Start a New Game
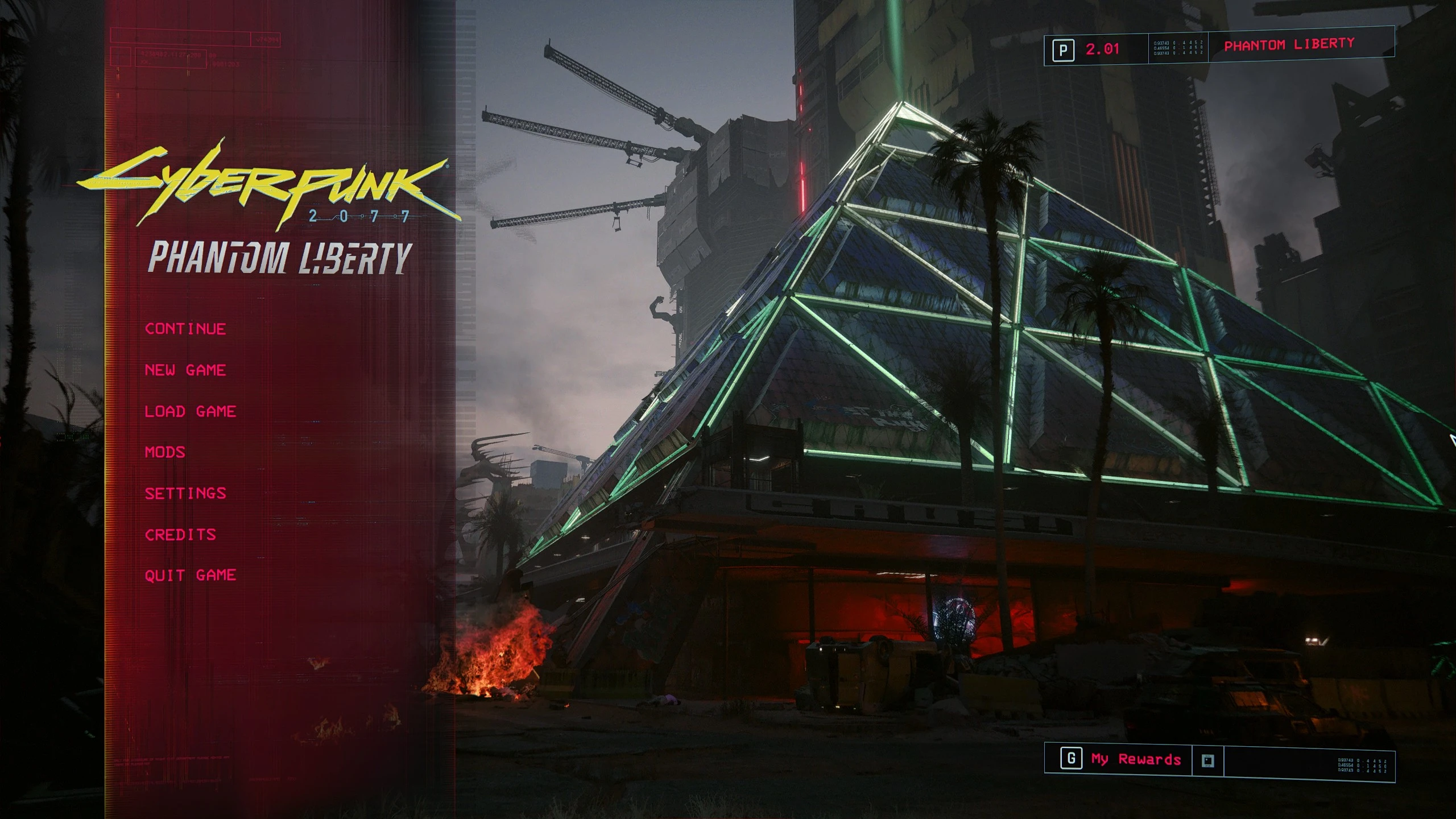Image resolution: width=1456 pixels, height=819 pixels. (185, 370)
